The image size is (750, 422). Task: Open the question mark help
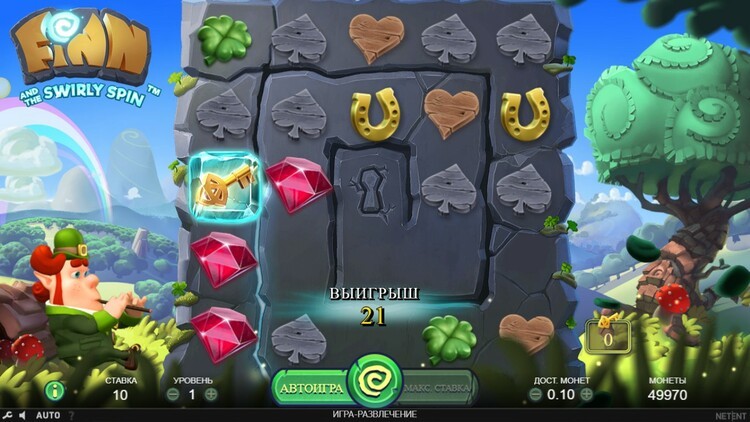click(x=70, y=415)
